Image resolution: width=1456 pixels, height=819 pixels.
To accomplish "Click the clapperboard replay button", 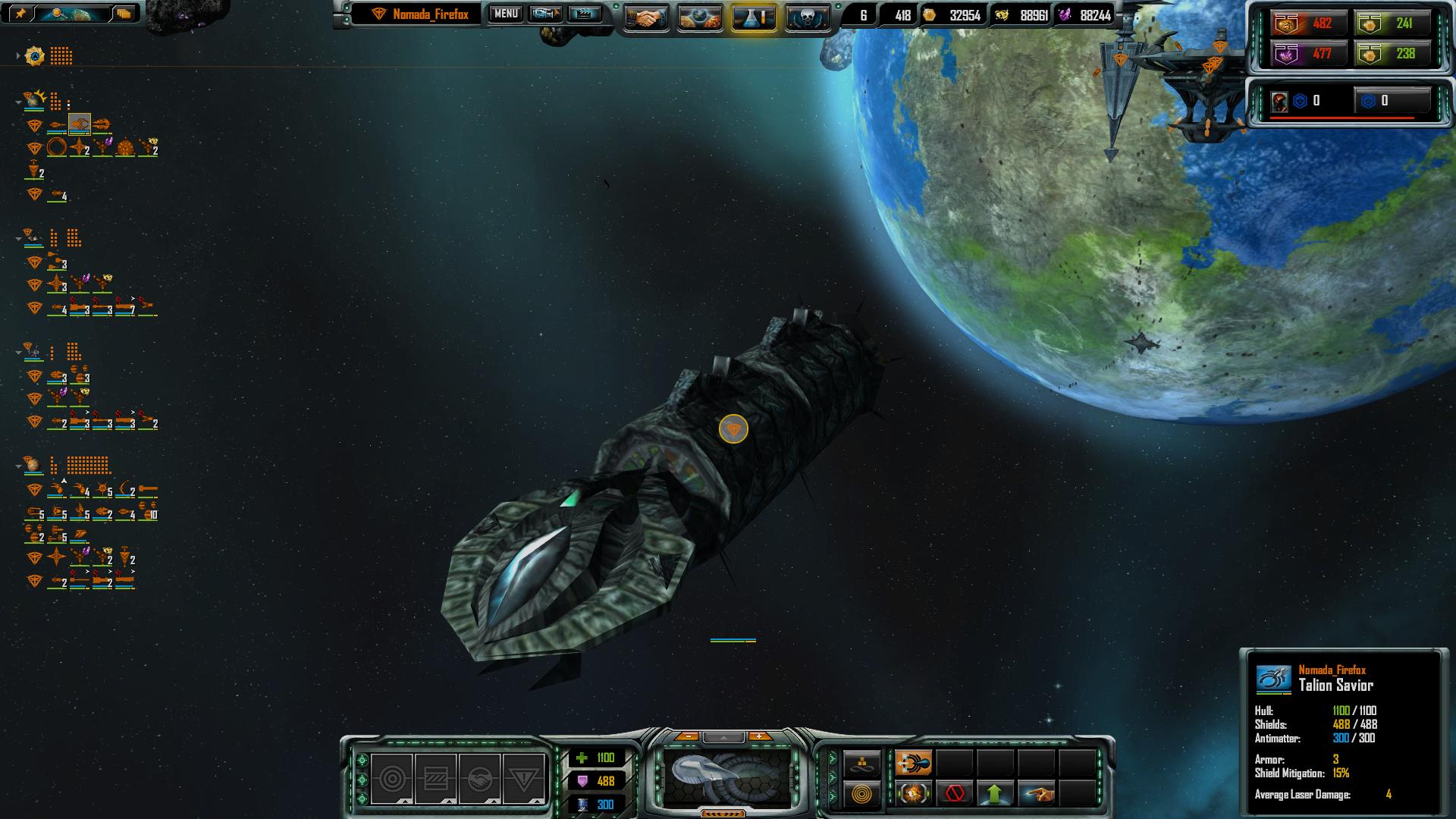I will point(584,14).
